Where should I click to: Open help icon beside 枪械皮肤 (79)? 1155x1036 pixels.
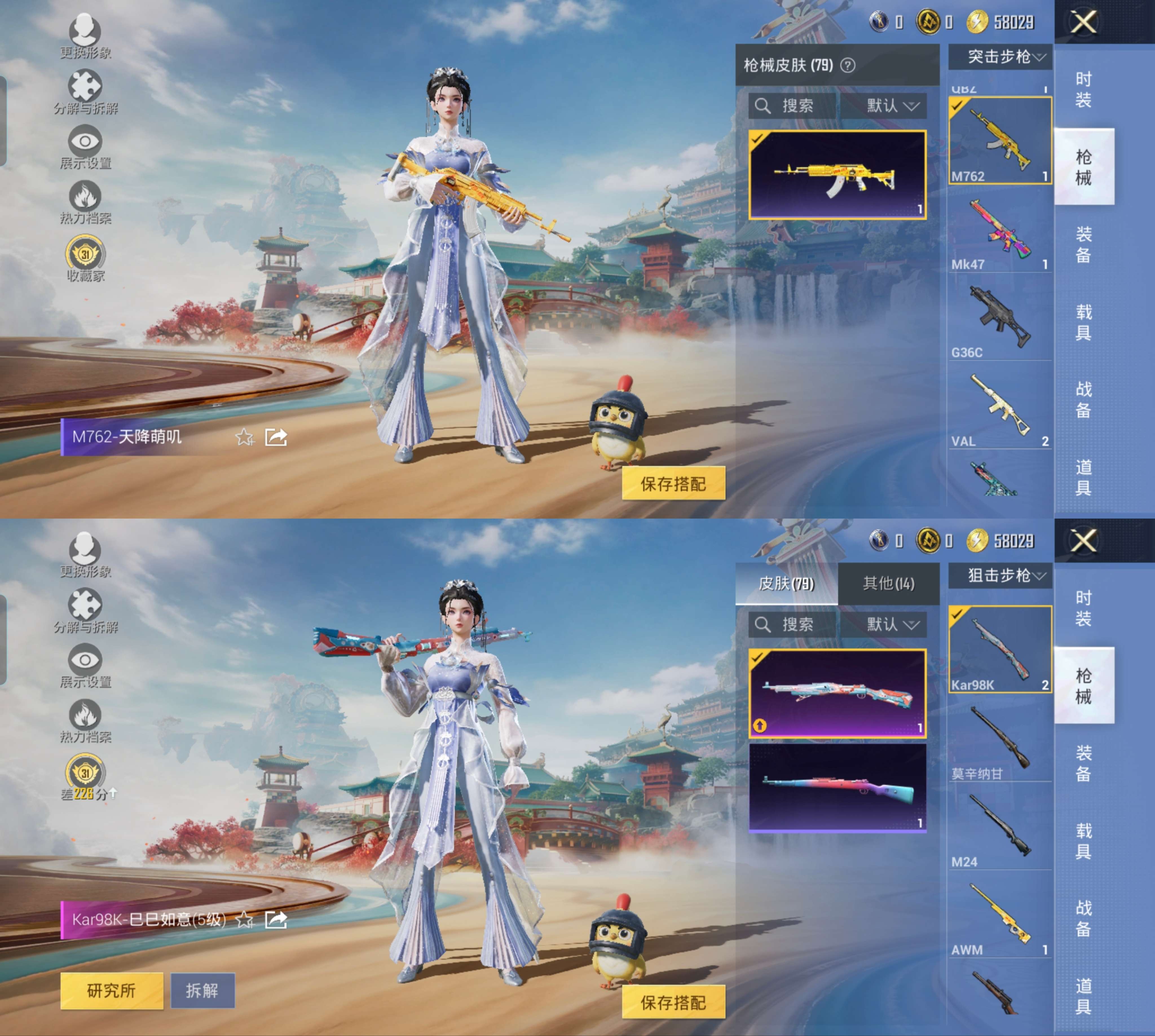[848, 65]
